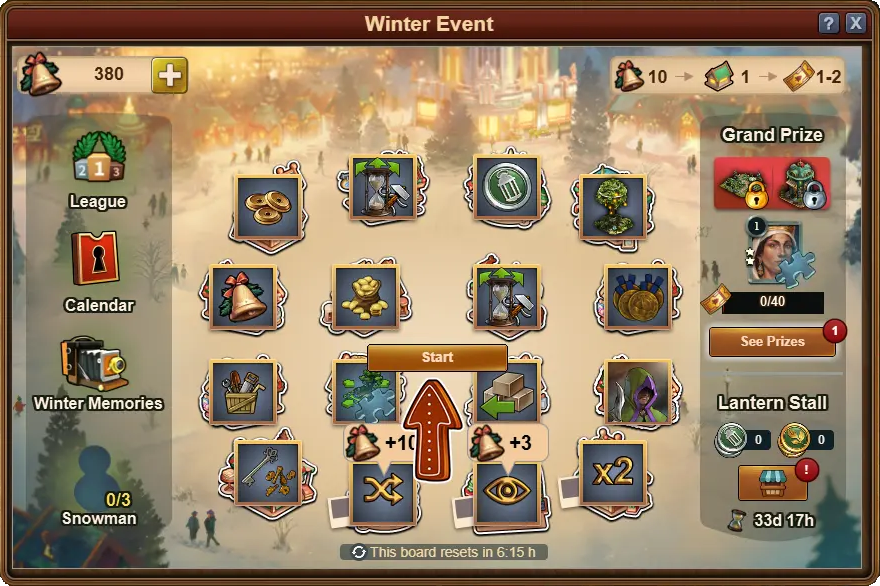Click the Start button
The height and width of the screenshot is (586, 880).
click(437, 357)
